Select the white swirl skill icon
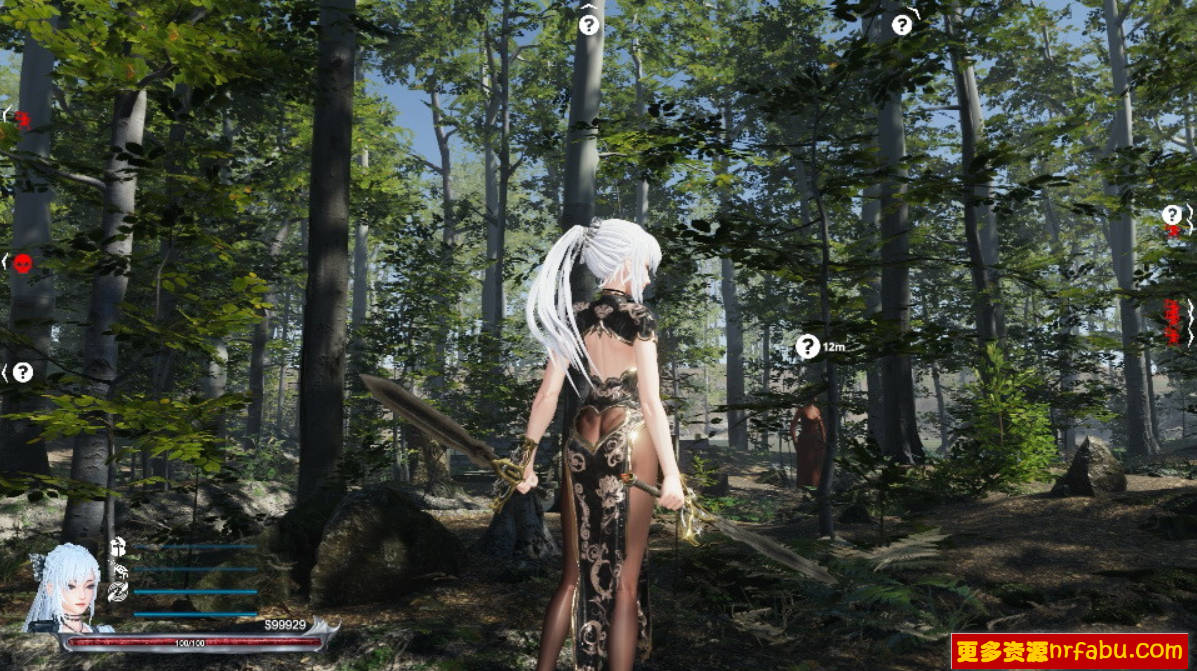This screenshot has height=671, width=1197. pyautogui.click(x=118, y=591)
